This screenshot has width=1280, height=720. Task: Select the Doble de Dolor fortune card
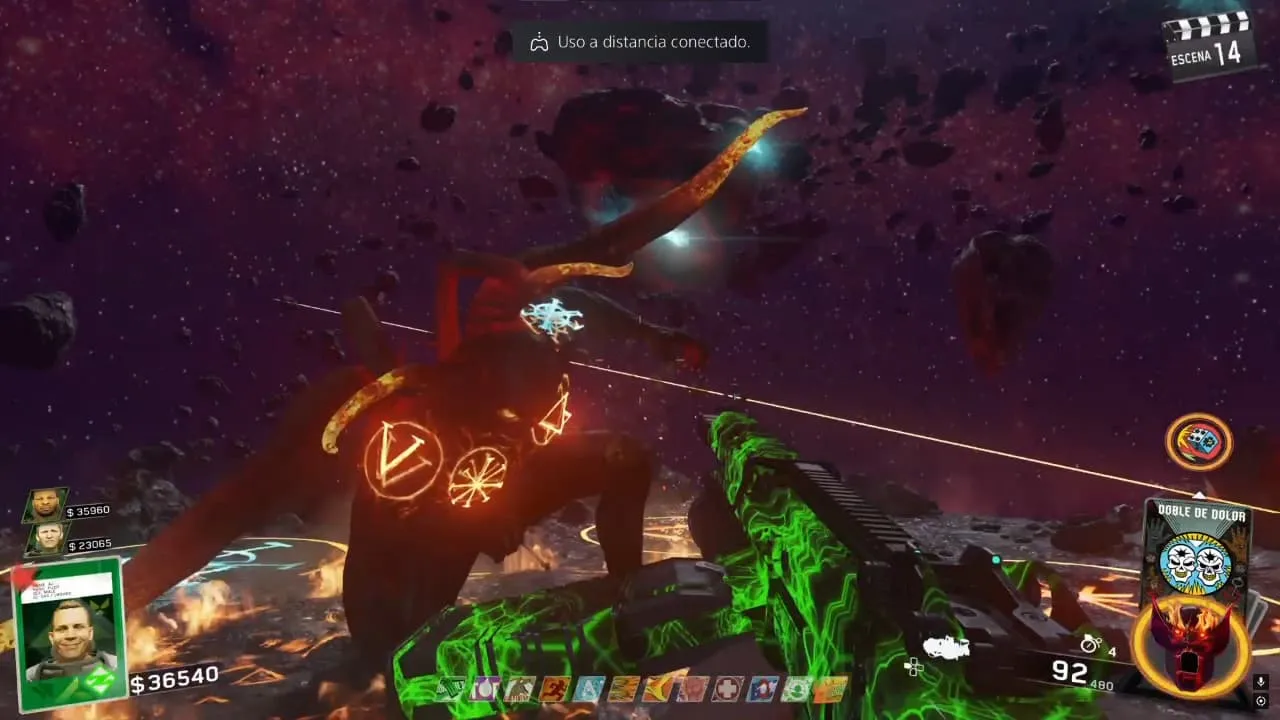(x=1197, y=550)
